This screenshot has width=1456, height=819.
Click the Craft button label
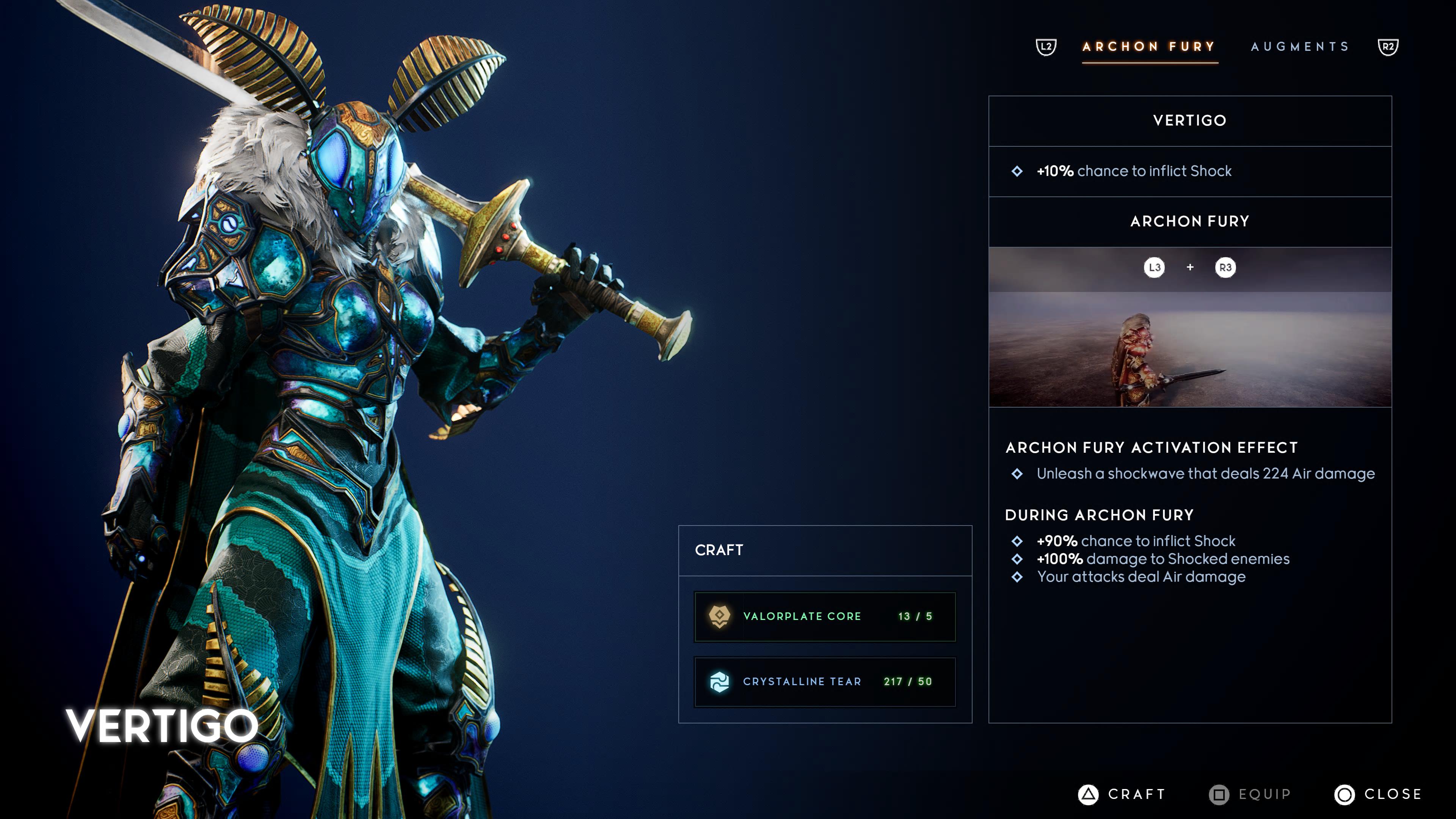1134,794
